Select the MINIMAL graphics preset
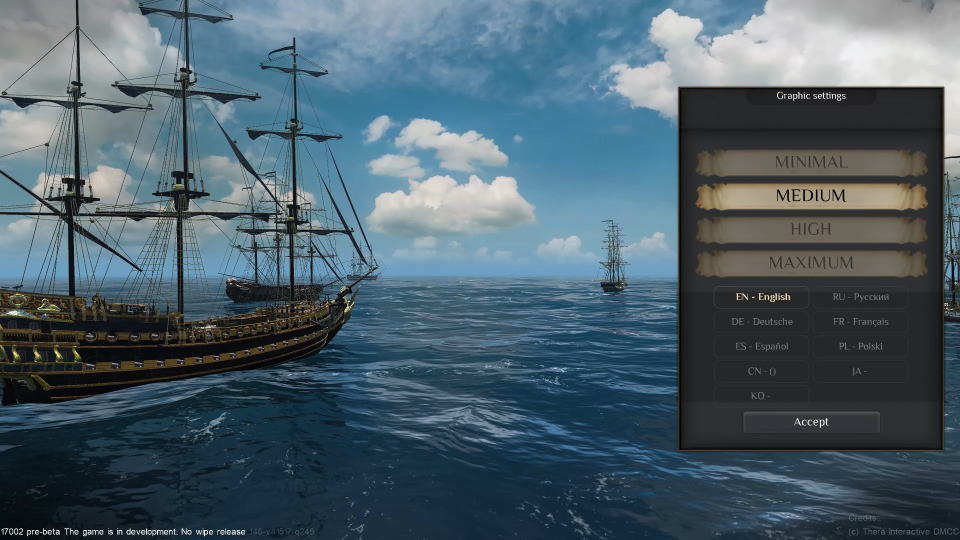The height and width of the screenshot is (540, 960). click(810, 162)
